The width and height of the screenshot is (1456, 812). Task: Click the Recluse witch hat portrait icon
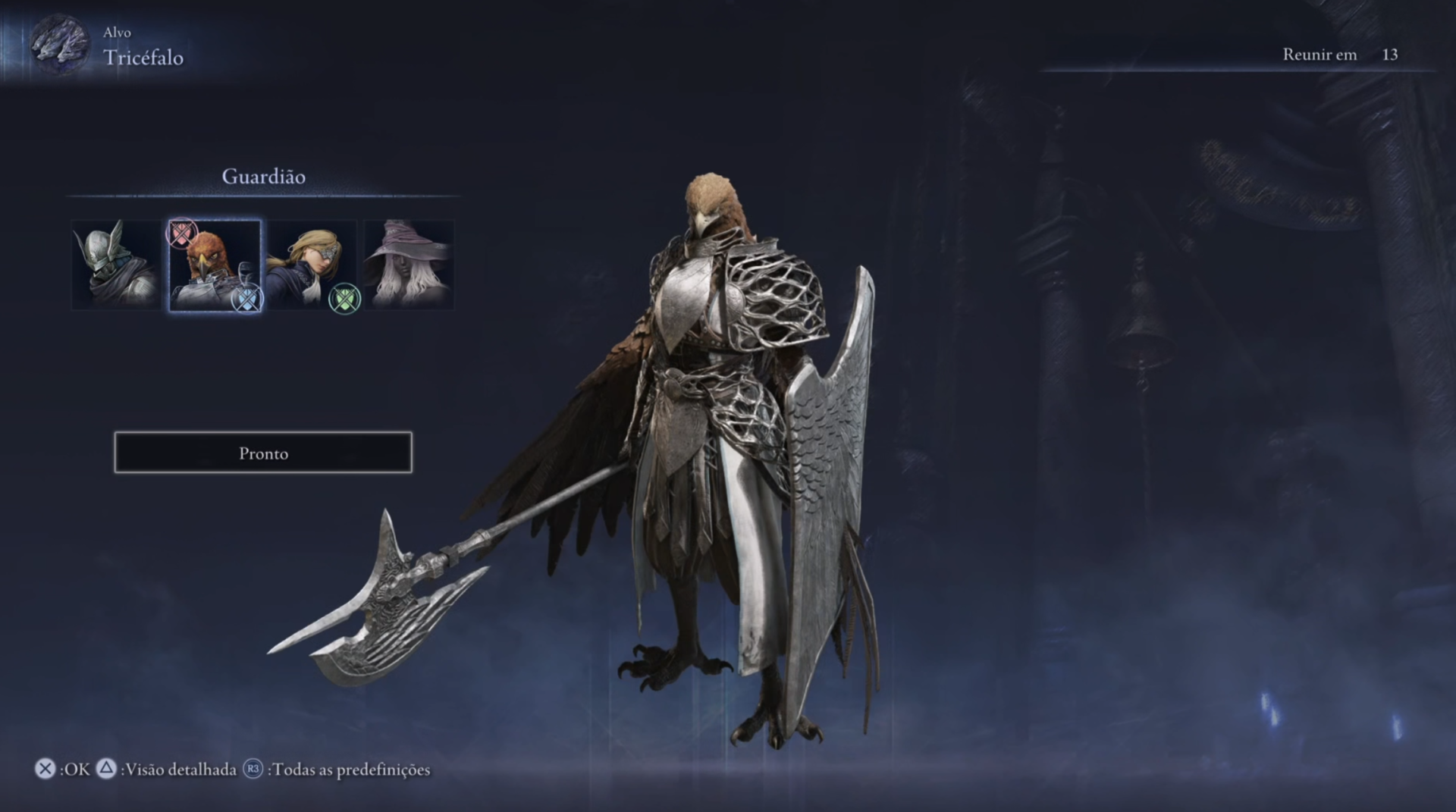(x=409, y=264)
